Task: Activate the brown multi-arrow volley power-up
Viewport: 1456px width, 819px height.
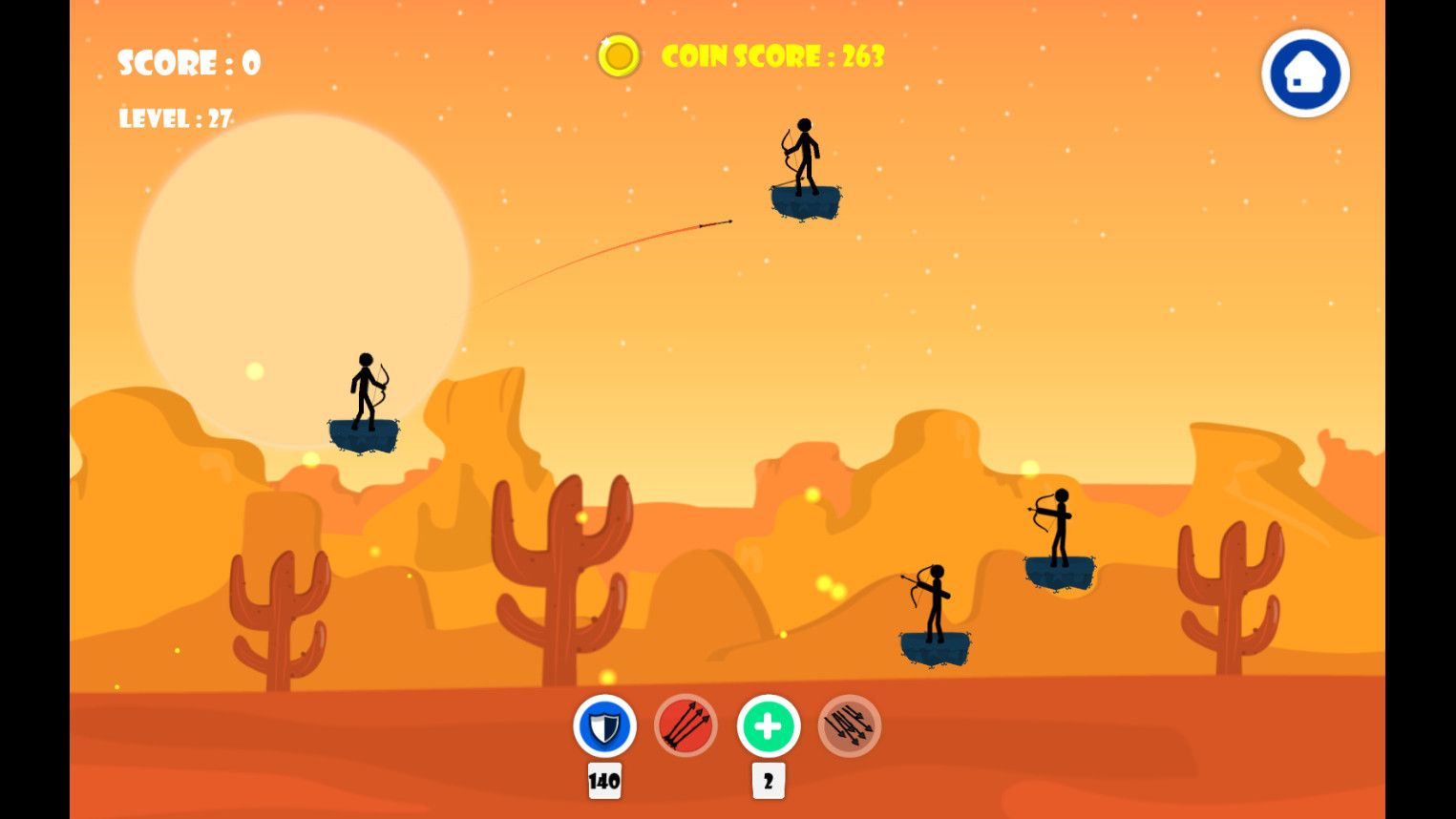Action: click(849, 726)
